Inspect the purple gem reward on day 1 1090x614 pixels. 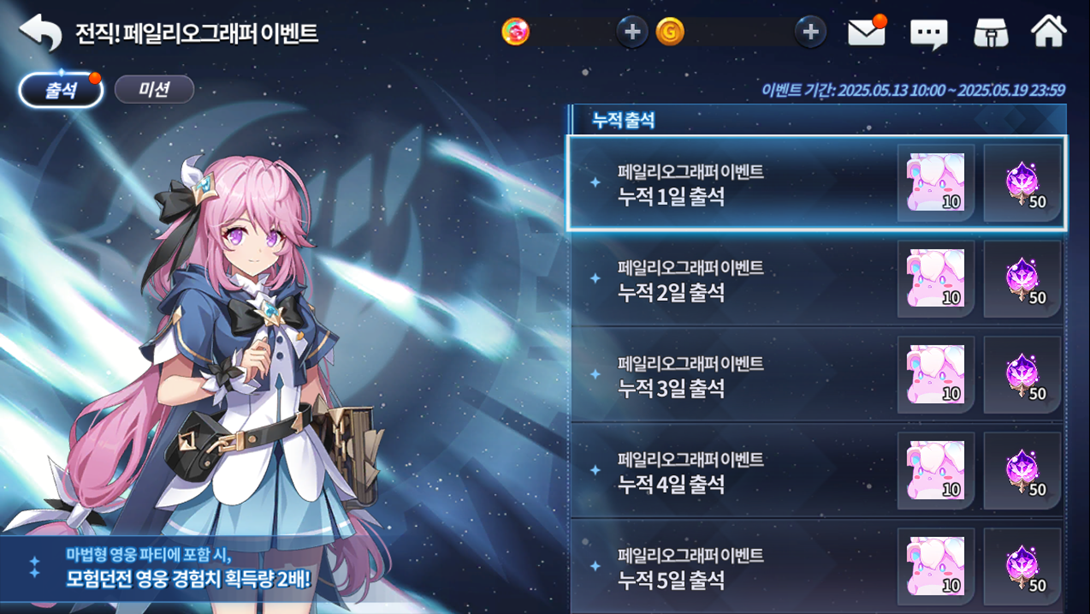coord(1022,183)
